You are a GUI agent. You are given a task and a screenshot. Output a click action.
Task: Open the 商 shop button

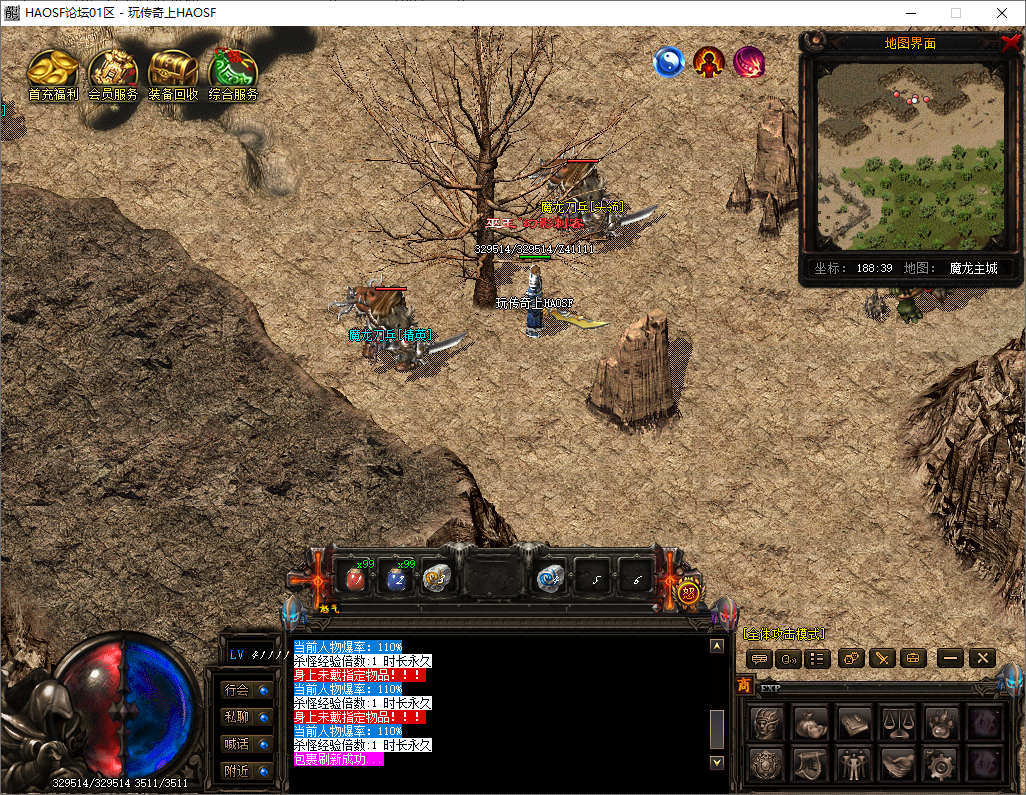click(x=744, y=685)
